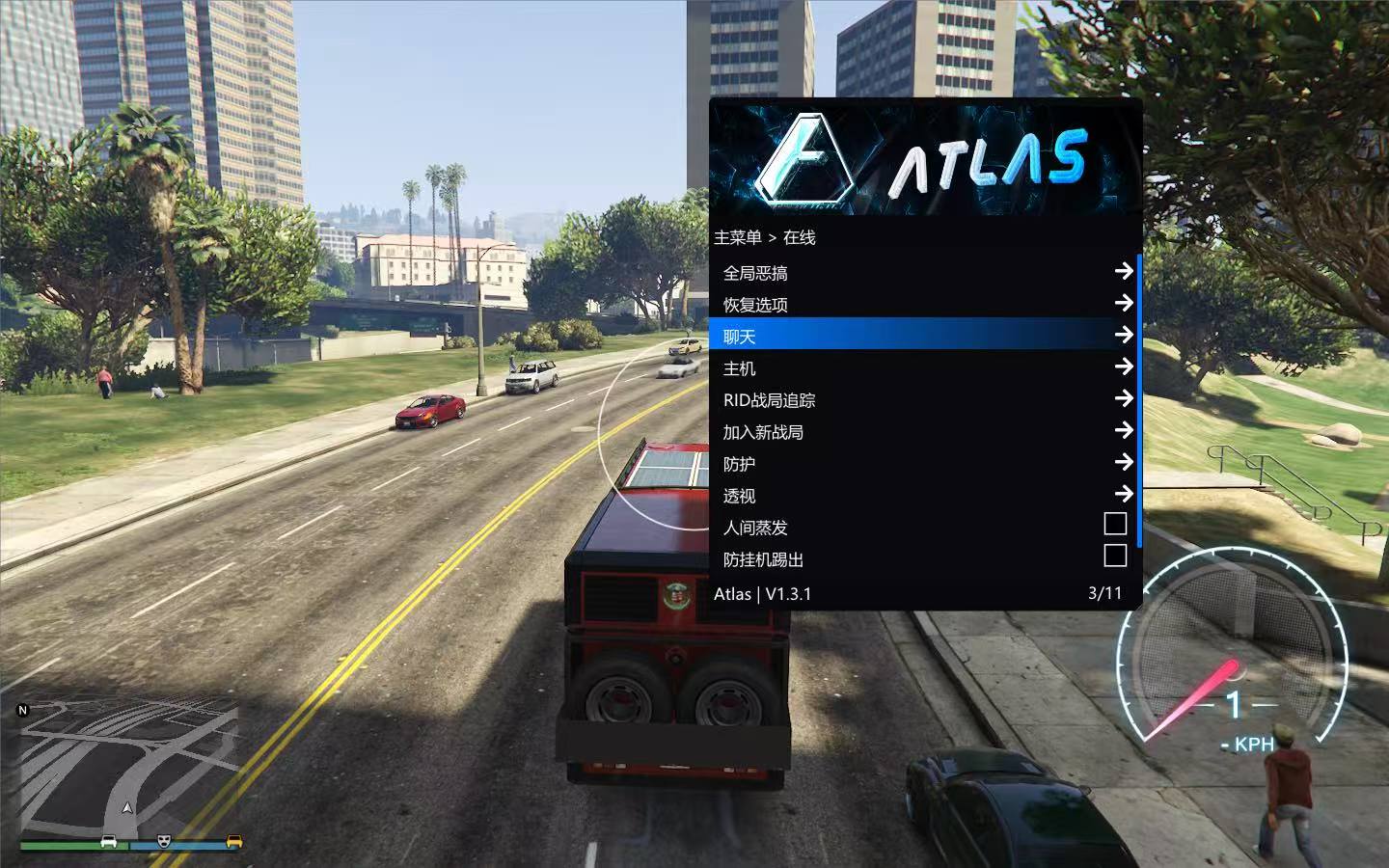Toggle the 人间蒸发 checkbox

click(x=1115, y=524)
